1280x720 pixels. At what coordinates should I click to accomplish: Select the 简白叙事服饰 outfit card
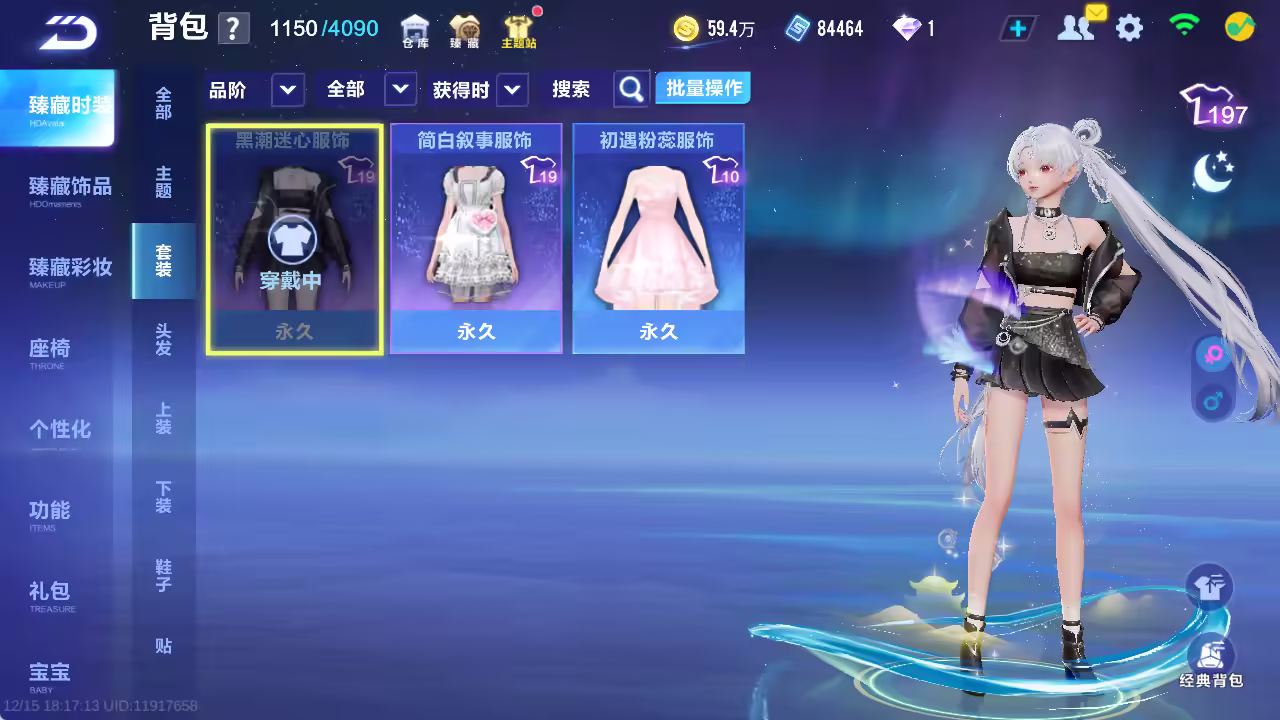tap(476, 239)
